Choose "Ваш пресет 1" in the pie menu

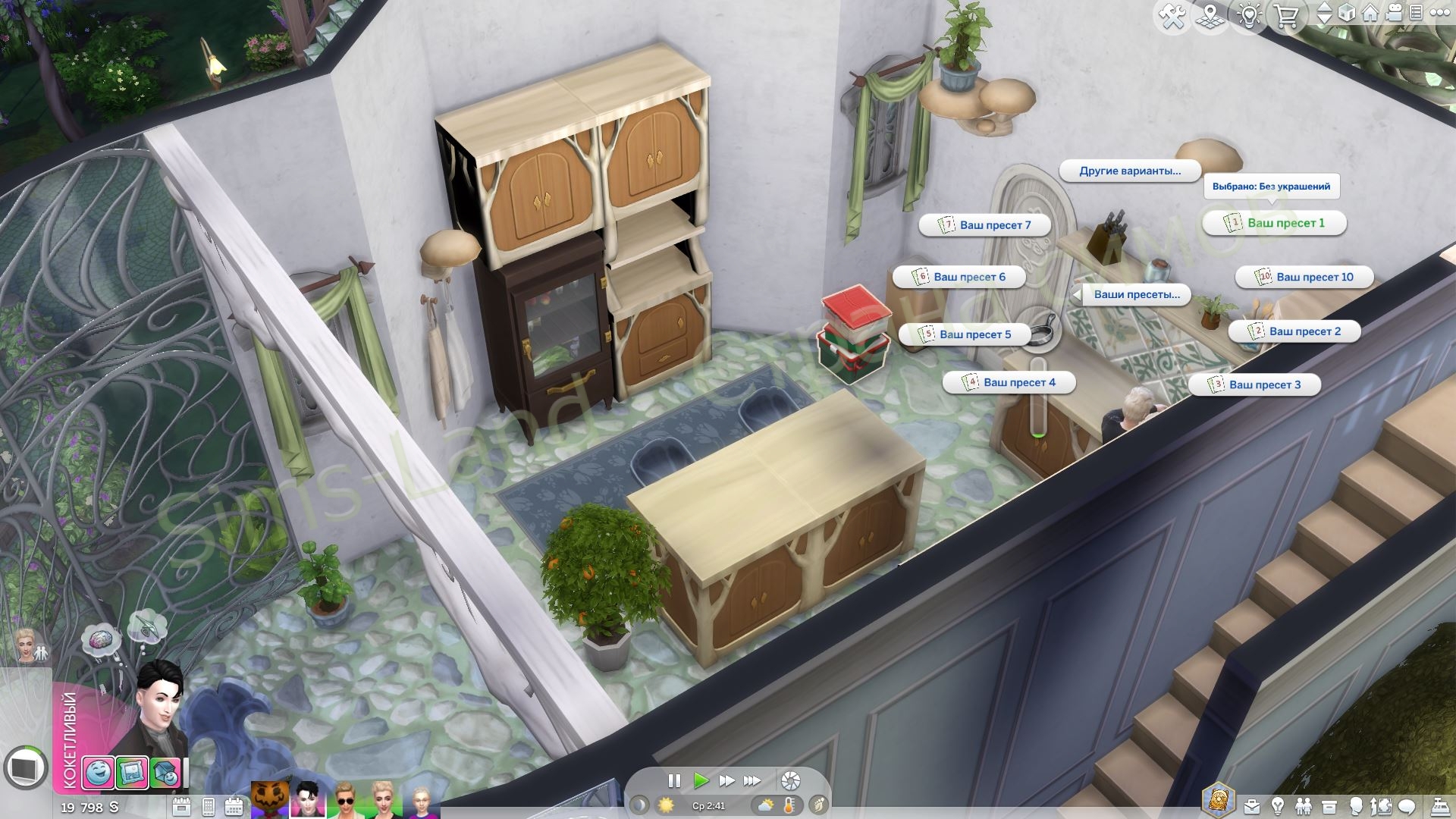(x=1275, y=223)
